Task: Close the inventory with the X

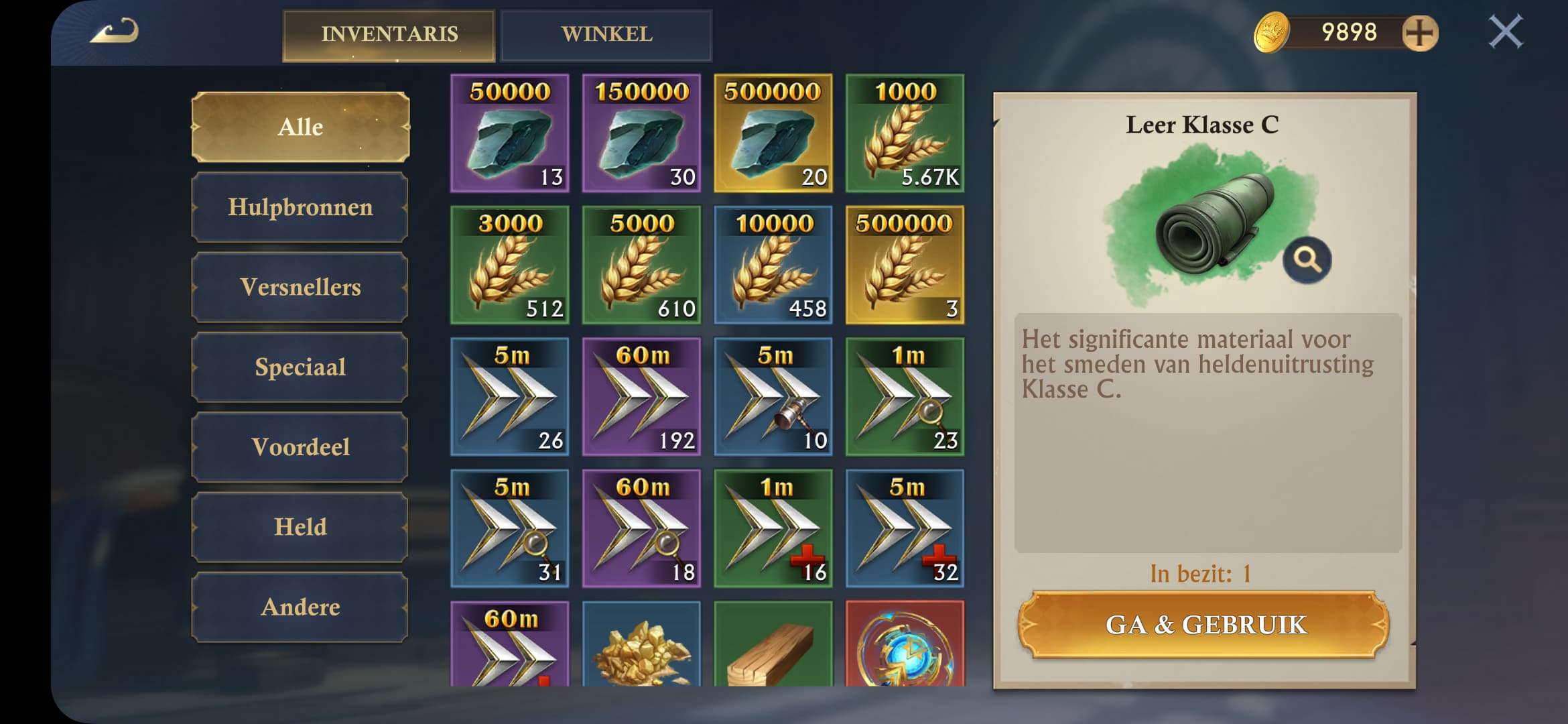Action: click(x=1505, y=32)
